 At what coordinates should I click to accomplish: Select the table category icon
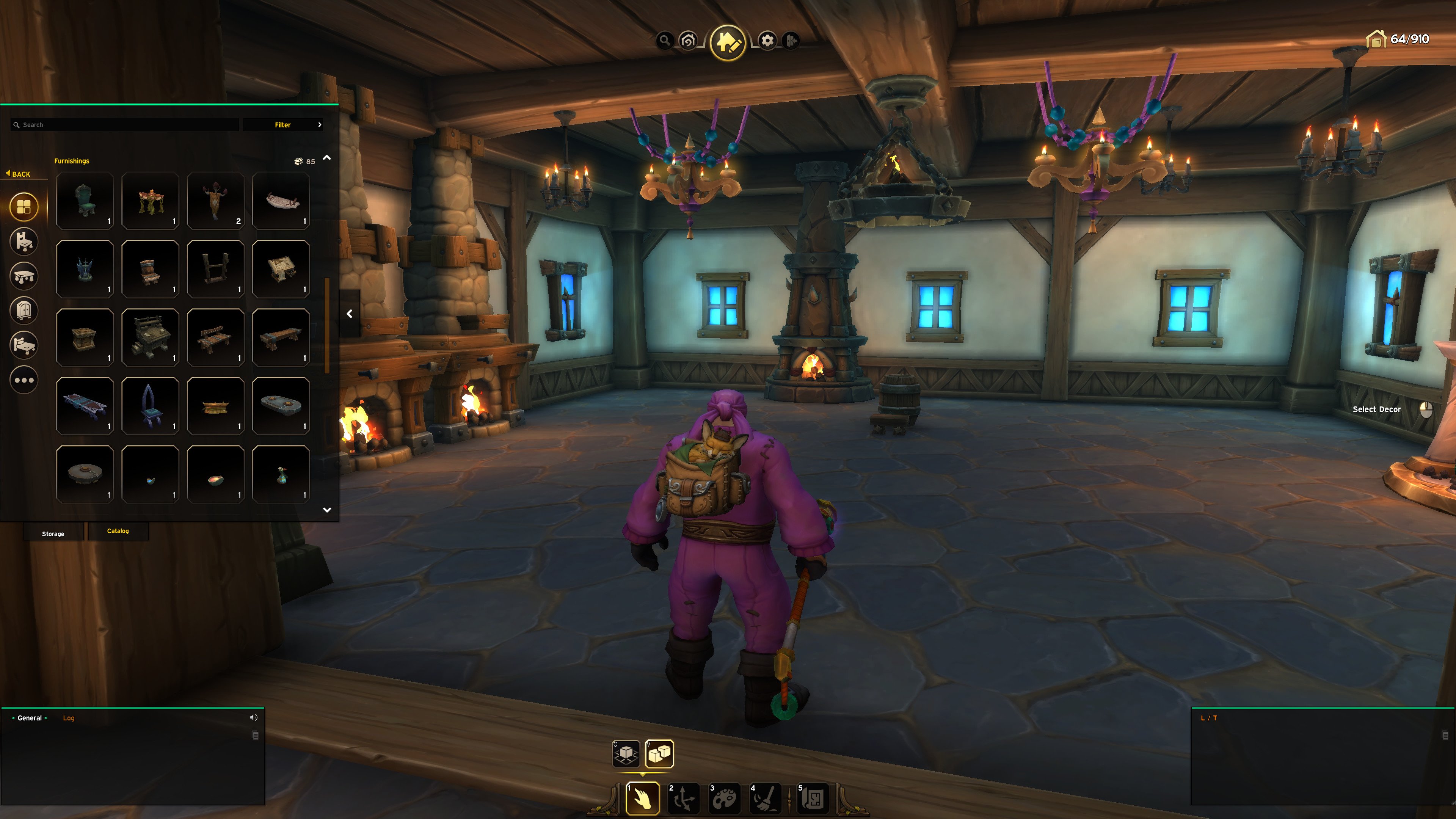[x=24, y=276]
